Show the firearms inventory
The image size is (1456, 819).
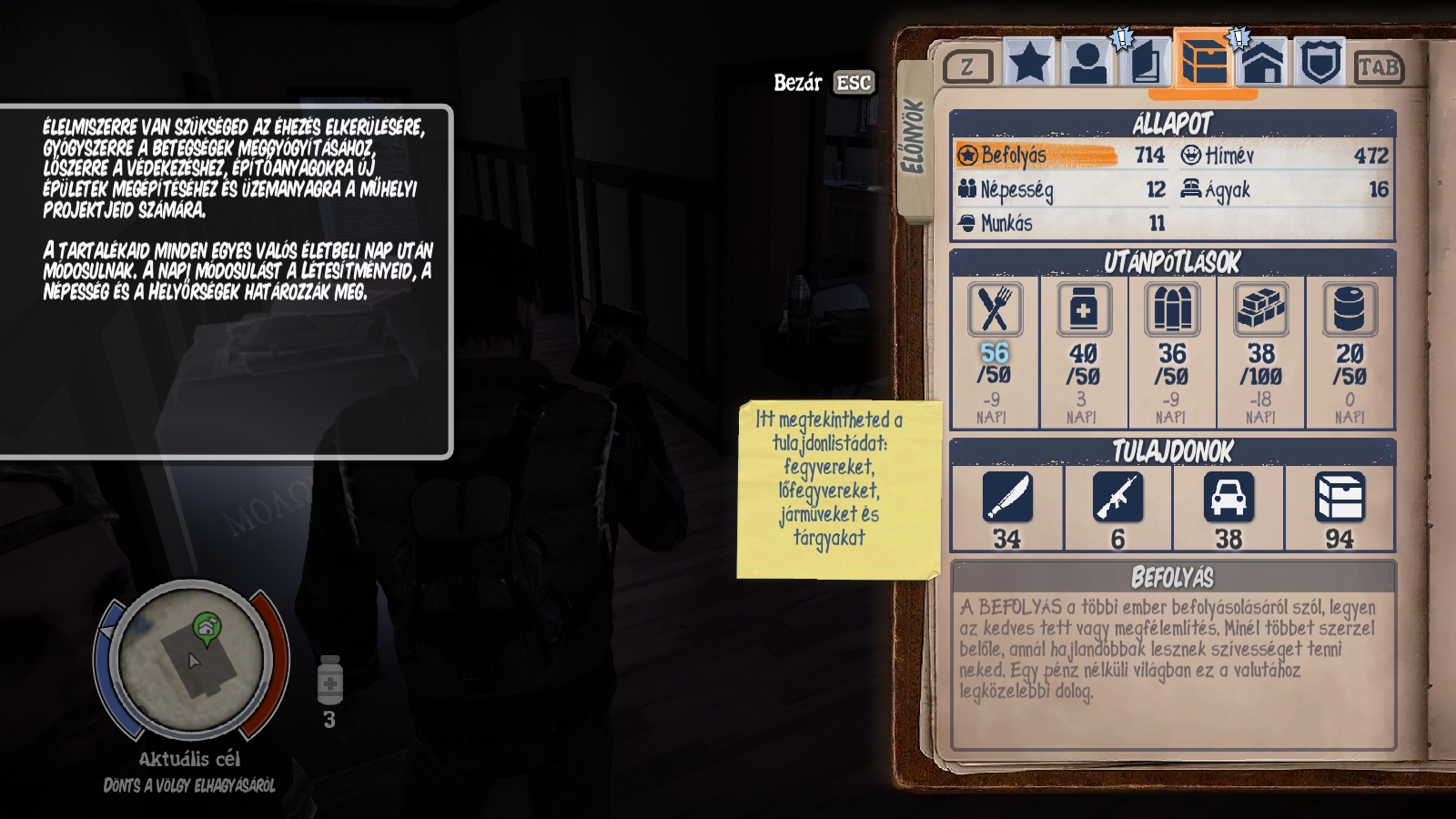[1117, 510]
